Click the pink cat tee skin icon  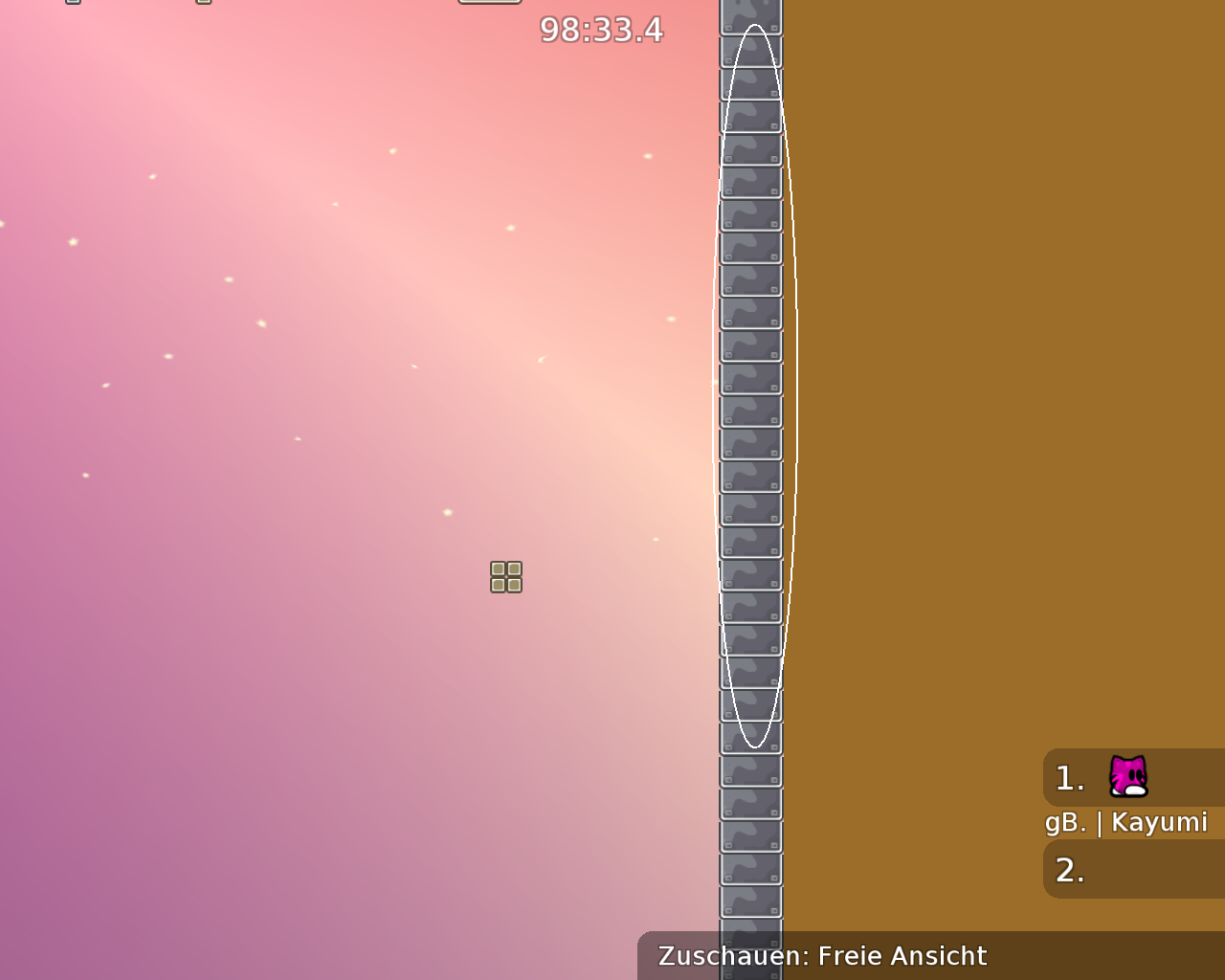coord(1127,777)
